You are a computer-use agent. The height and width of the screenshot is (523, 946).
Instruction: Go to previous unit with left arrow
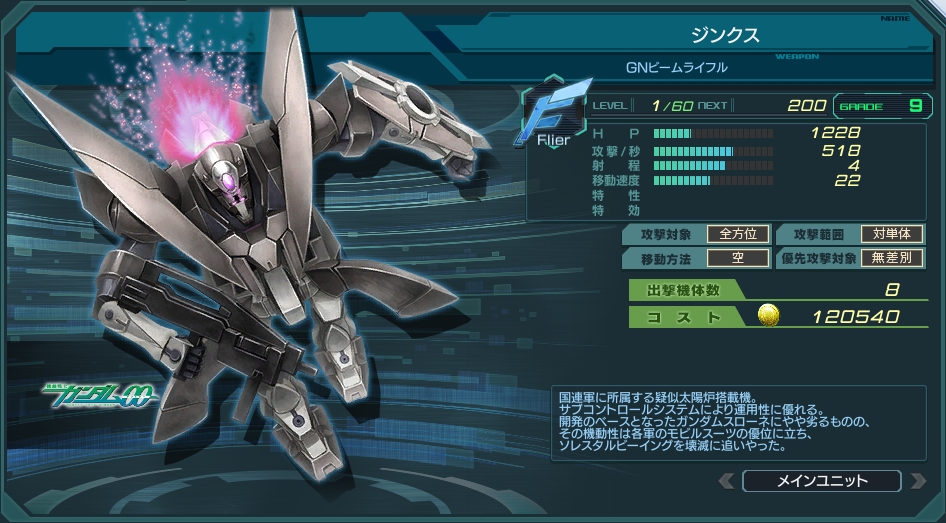(x=727, y=482)
